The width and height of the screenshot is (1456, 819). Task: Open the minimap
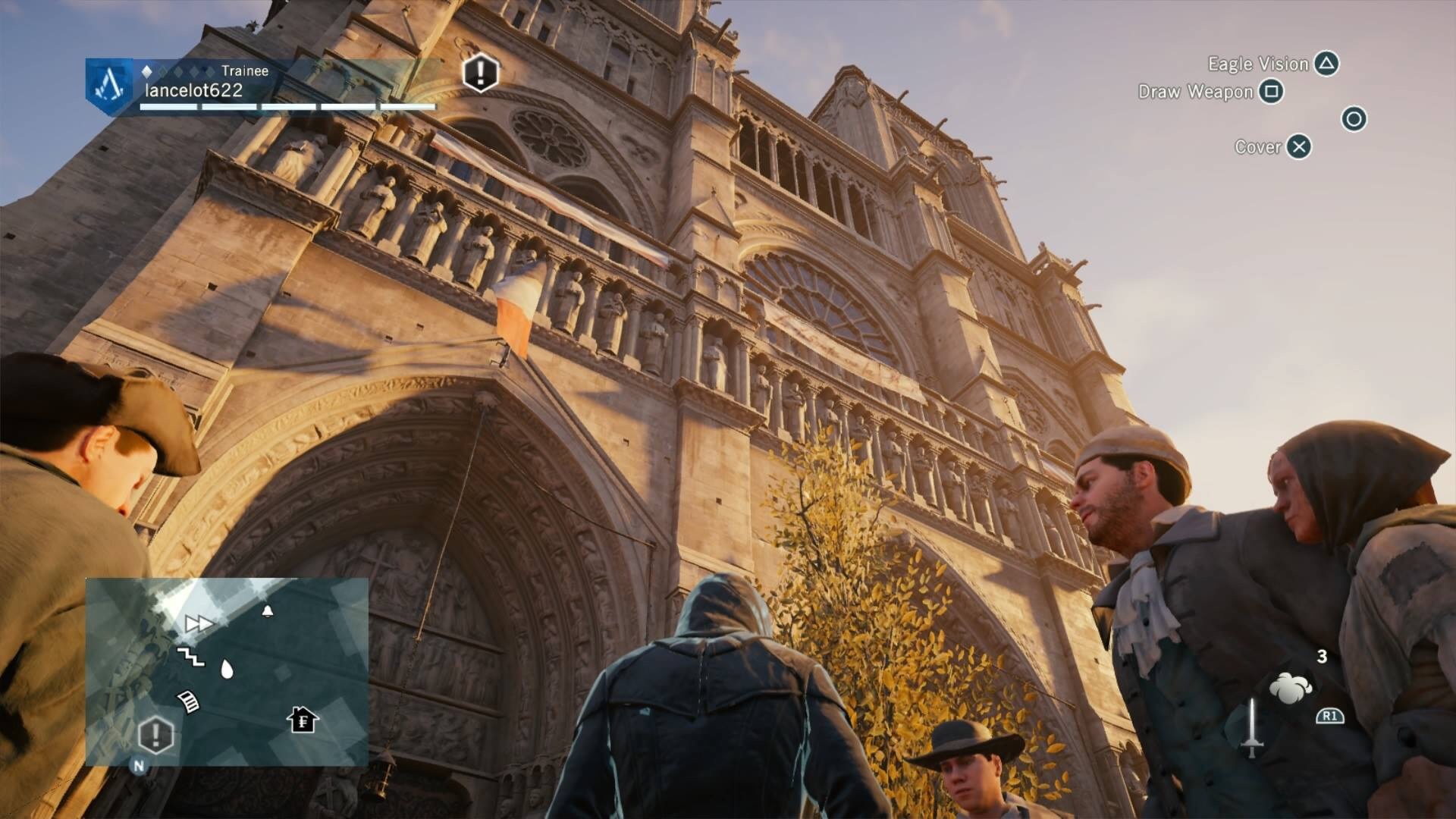click(x=227, y=671)
